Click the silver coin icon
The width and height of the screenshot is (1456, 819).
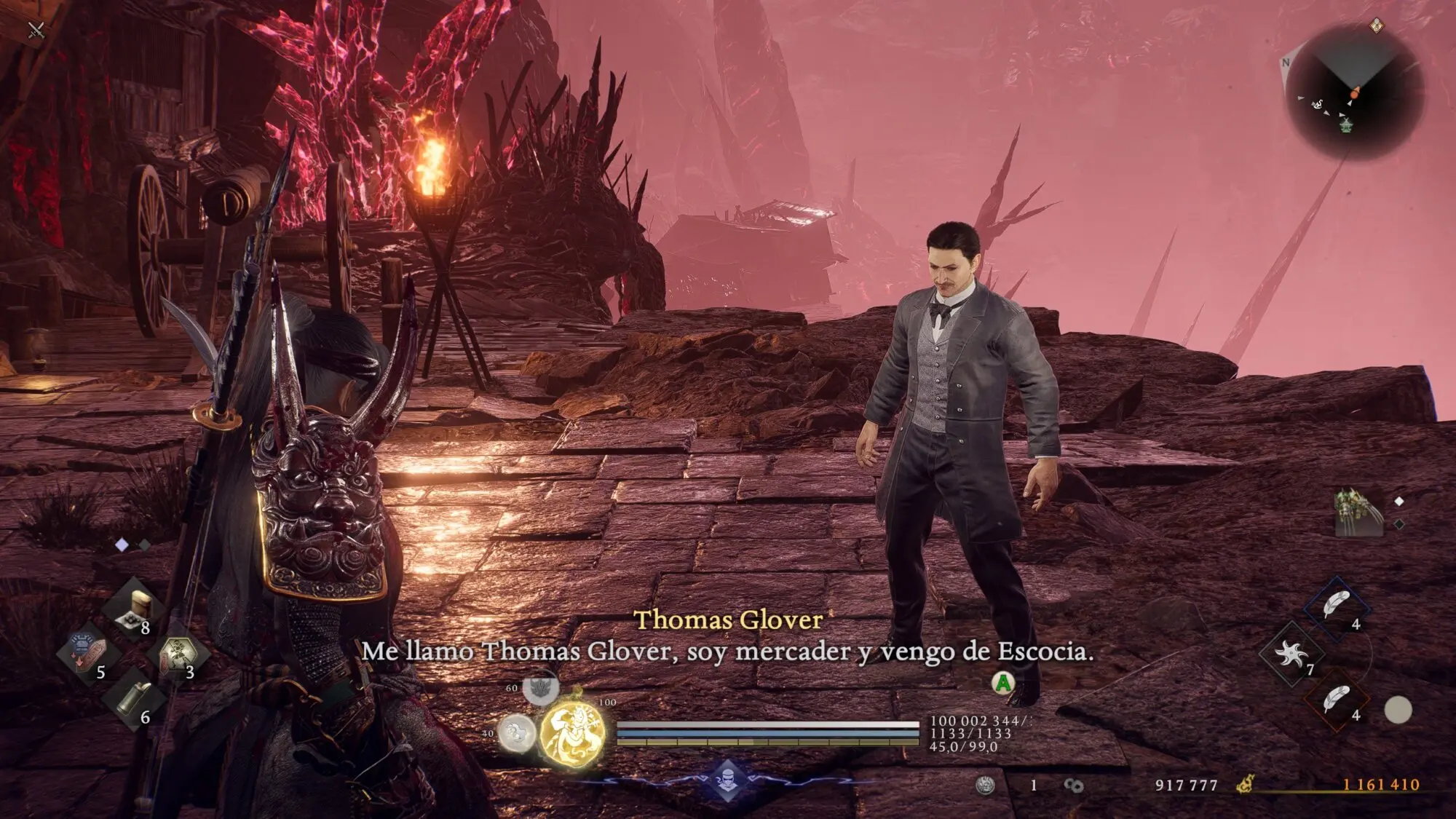984,785
